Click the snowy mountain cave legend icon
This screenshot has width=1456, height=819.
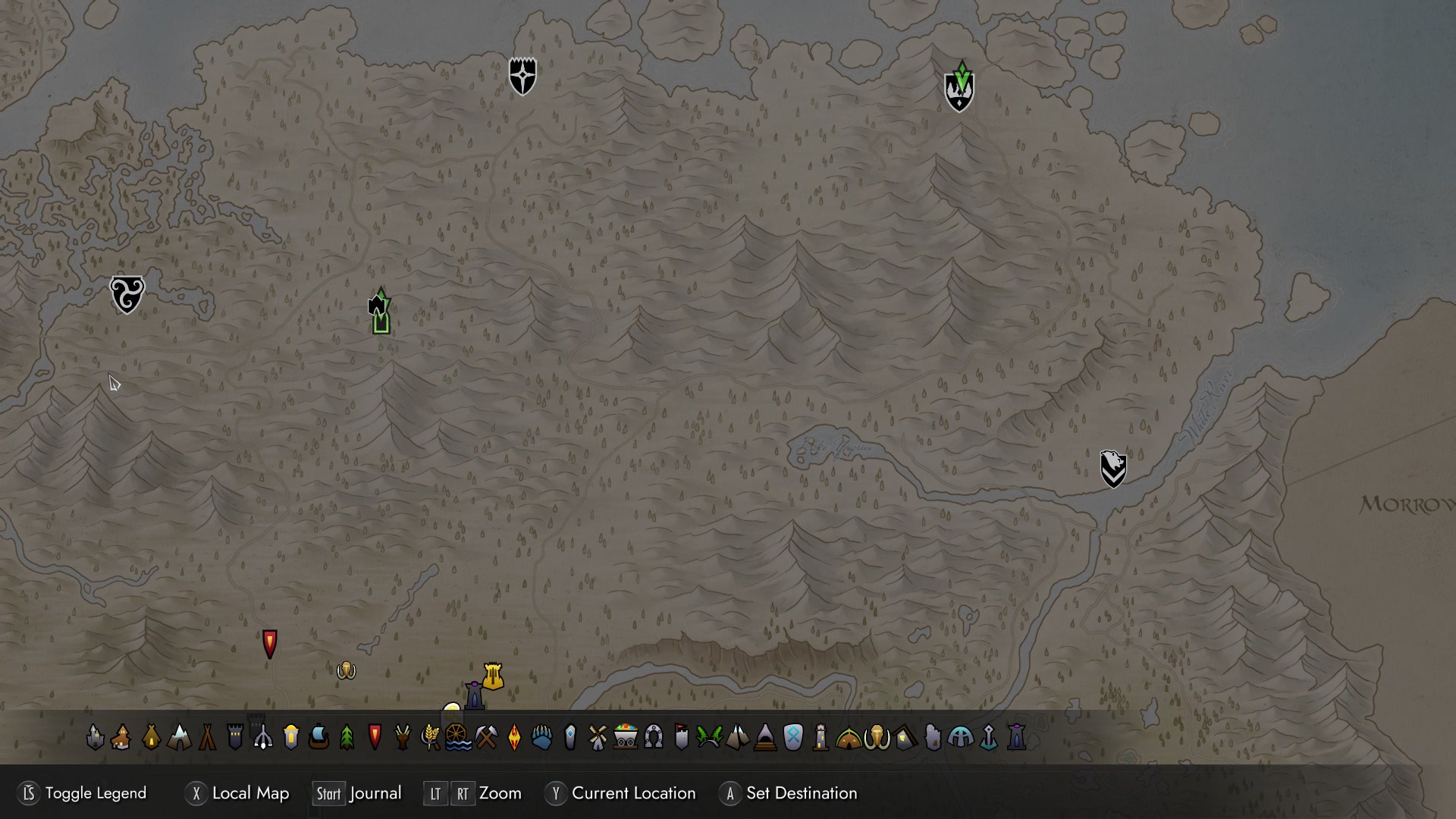(179, 736)
